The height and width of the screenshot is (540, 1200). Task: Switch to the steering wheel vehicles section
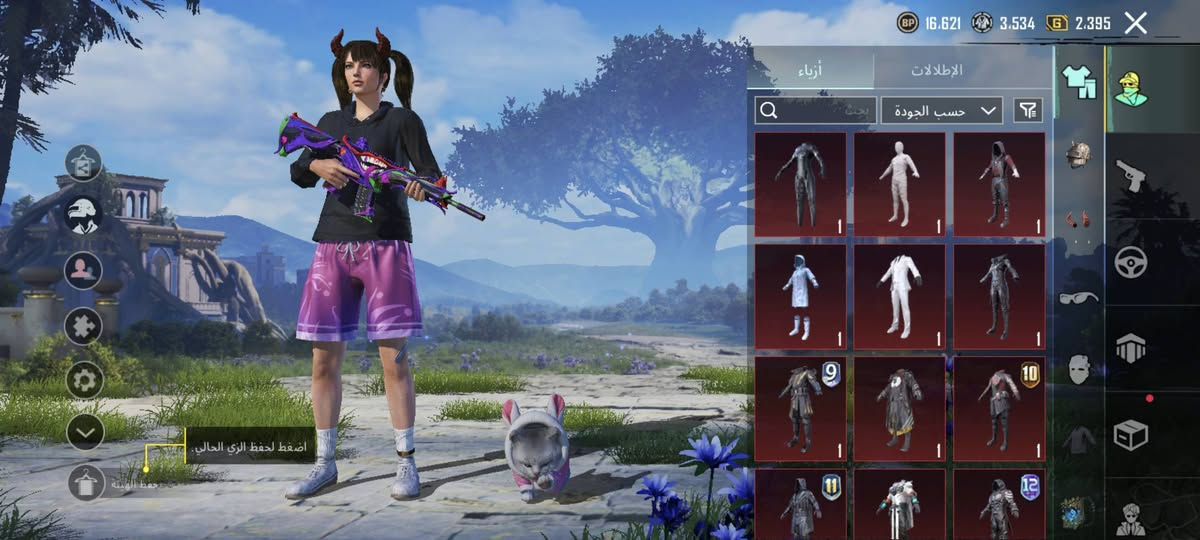tap(1131, 262)
